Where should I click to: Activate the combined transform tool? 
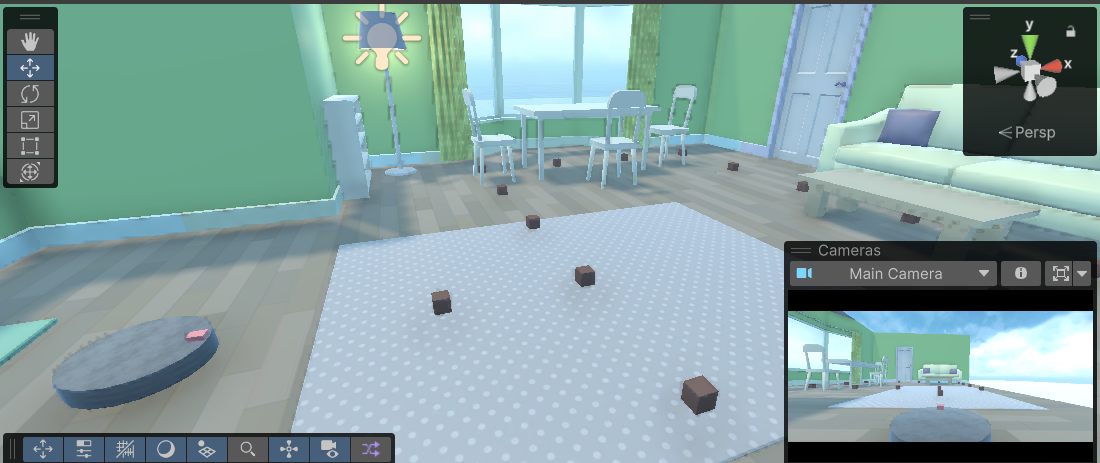30,172
